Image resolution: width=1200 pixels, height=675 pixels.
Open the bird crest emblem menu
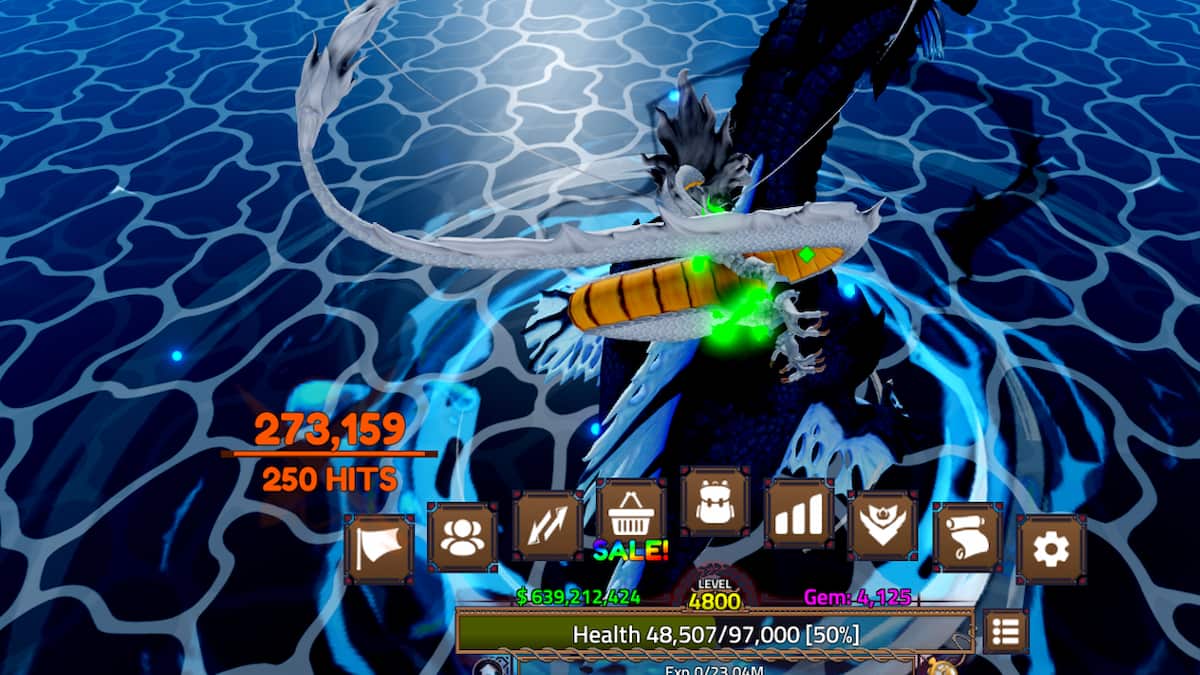(x=883, y=525)
